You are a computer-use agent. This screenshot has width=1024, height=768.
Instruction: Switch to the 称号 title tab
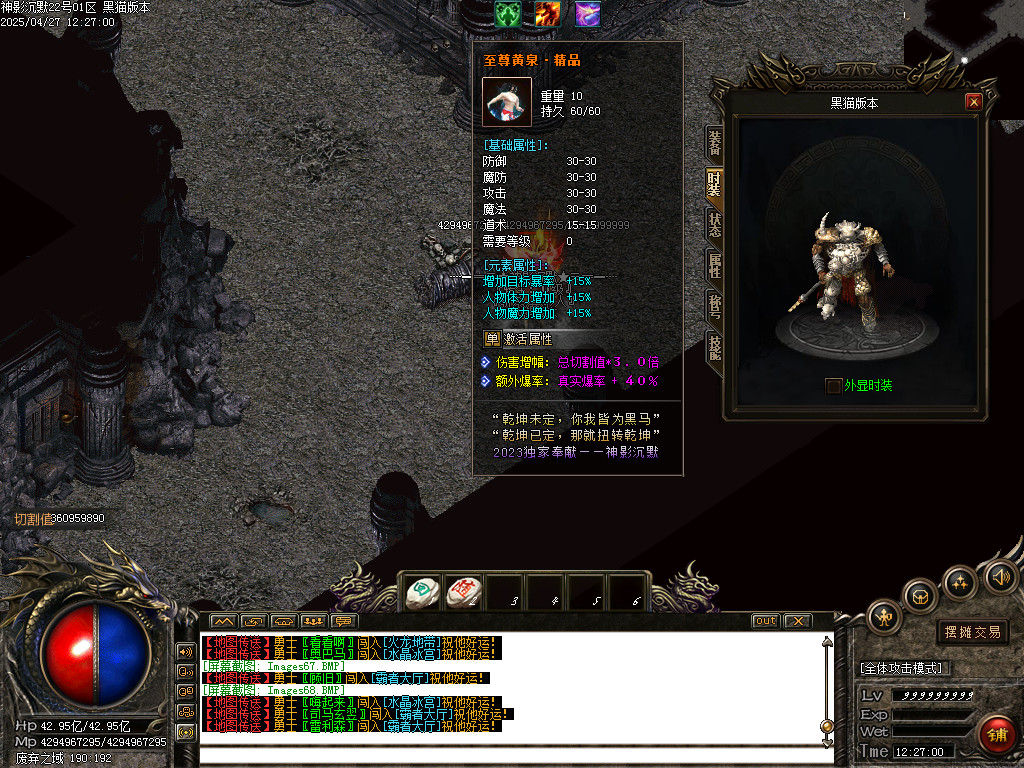click(714, 306)
